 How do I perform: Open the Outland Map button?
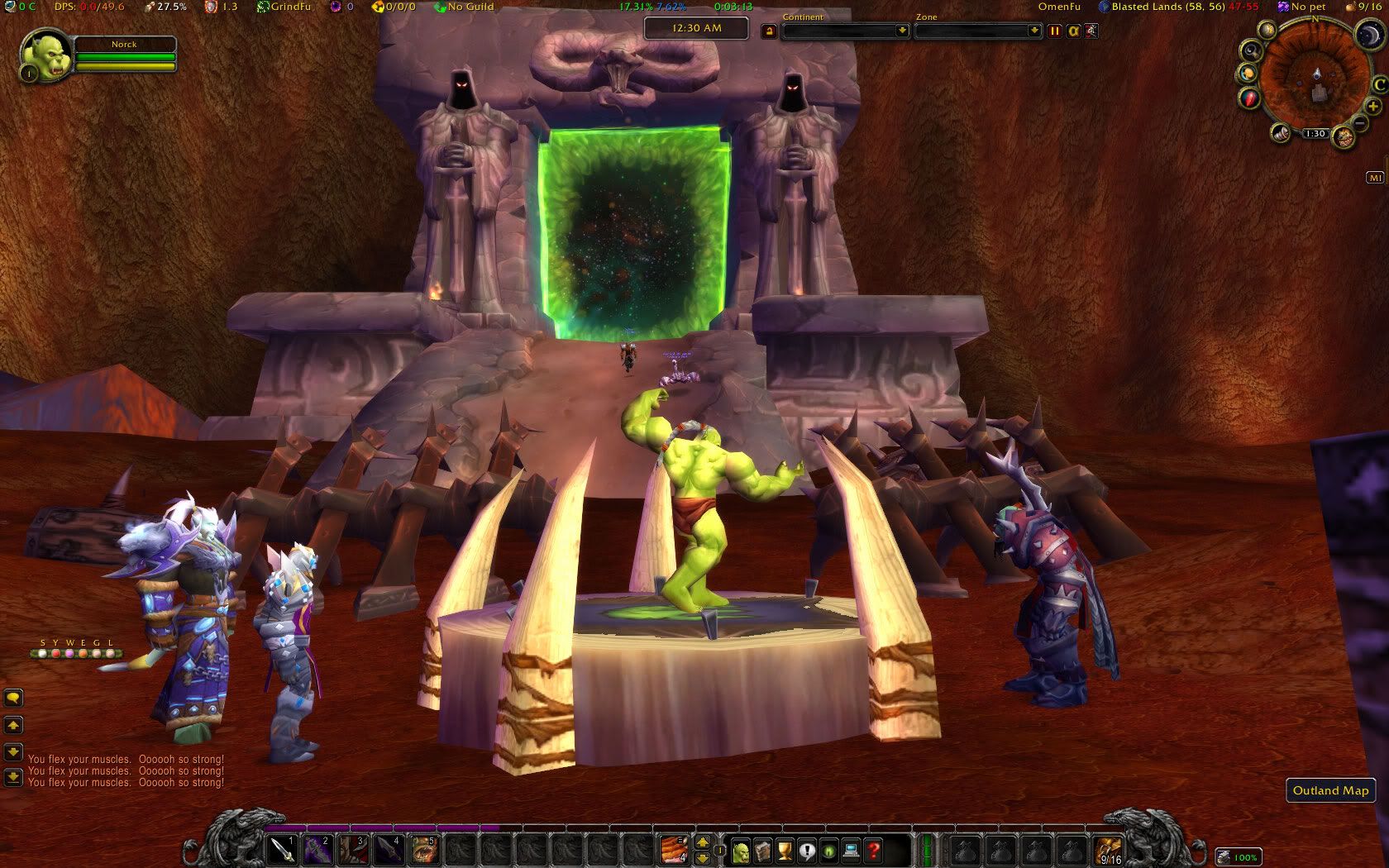pyautogui.click(x=1330, y=790)
